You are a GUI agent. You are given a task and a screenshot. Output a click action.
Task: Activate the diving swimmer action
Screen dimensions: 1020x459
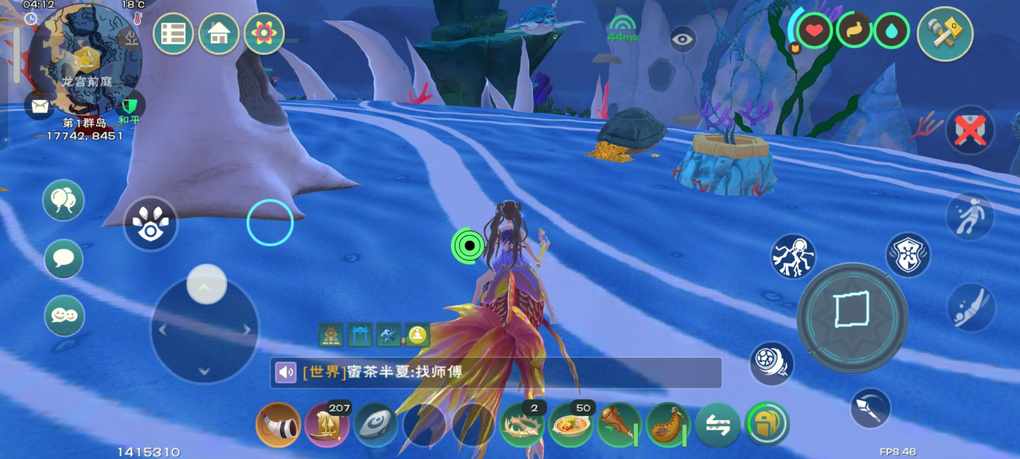tap(970, 307)
